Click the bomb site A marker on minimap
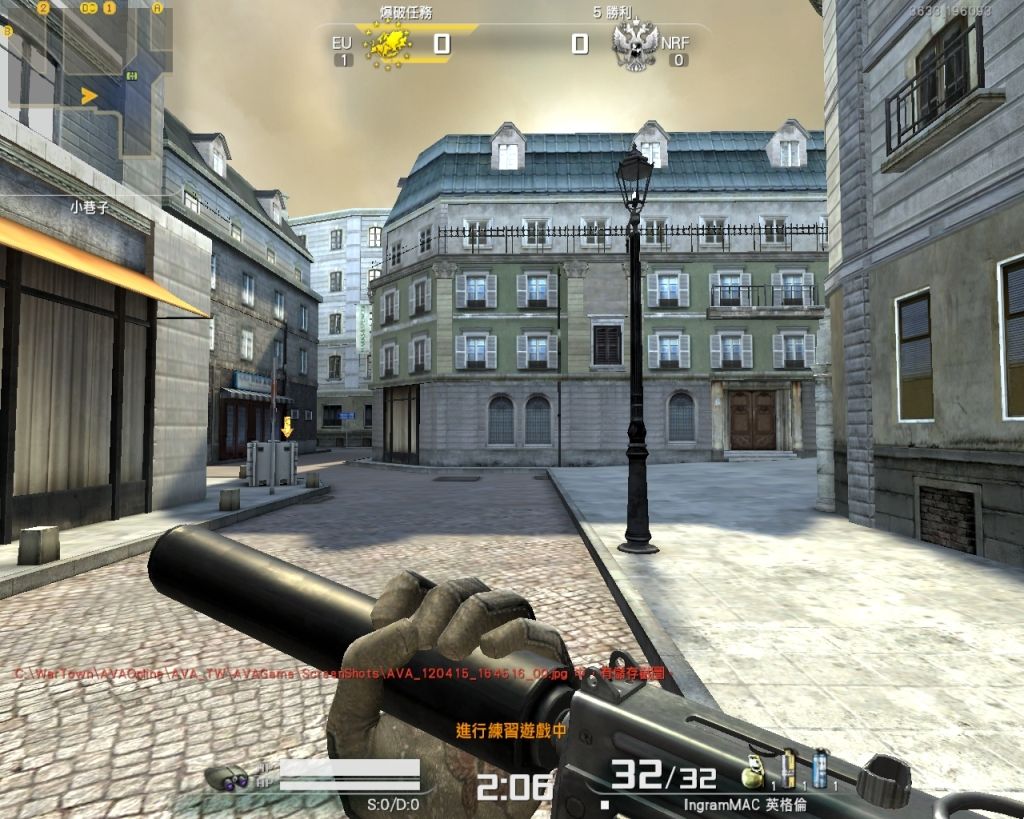The image size is (1024, 819). [158, 7]
